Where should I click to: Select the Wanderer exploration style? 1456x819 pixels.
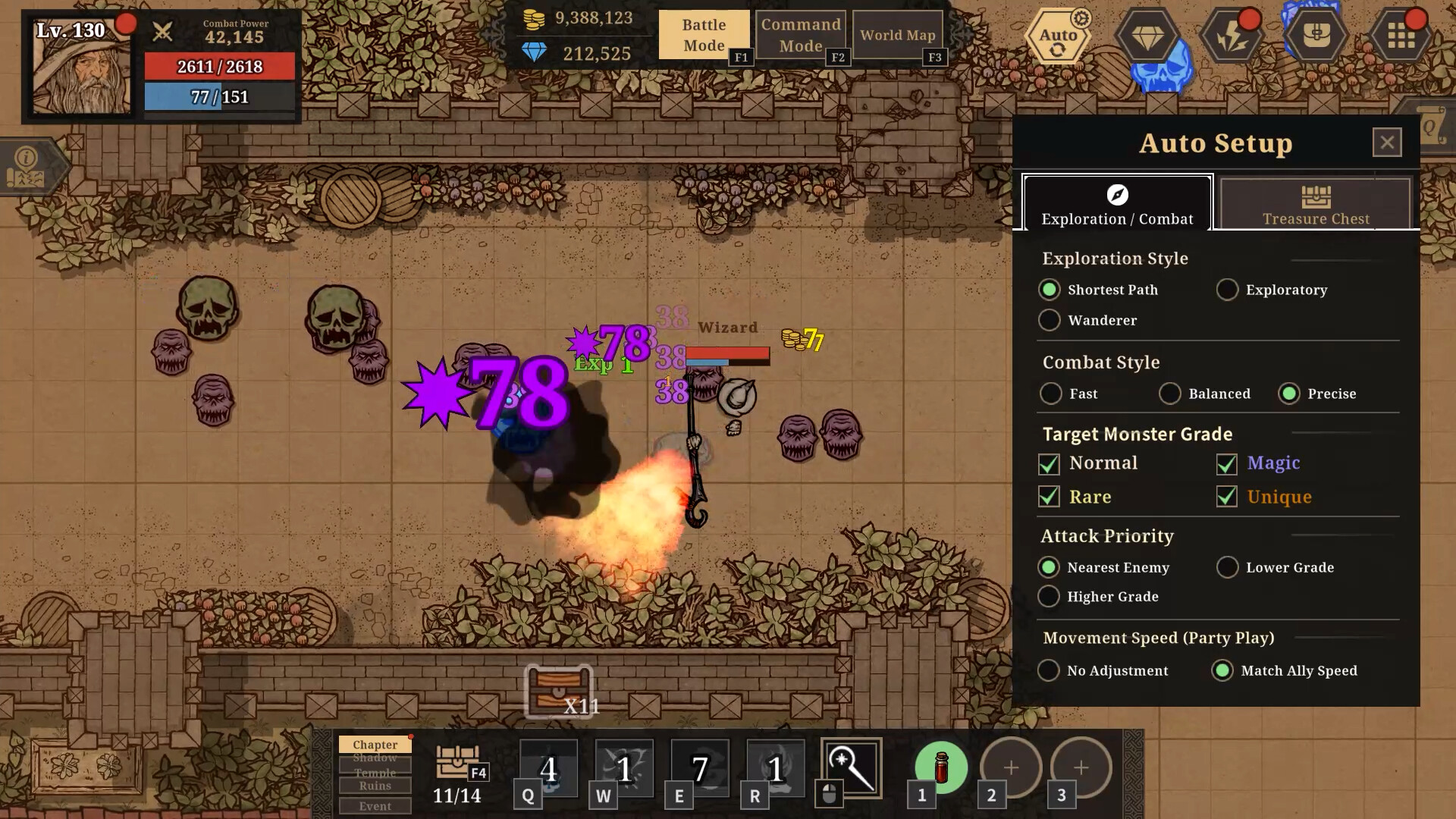(1049, 320)
